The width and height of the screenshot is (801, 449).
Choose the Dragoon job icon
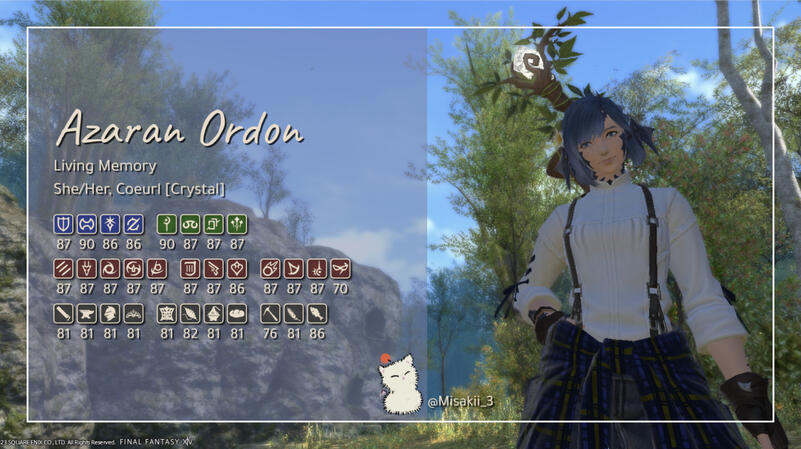pyautogui.click(x=87, y=268)
